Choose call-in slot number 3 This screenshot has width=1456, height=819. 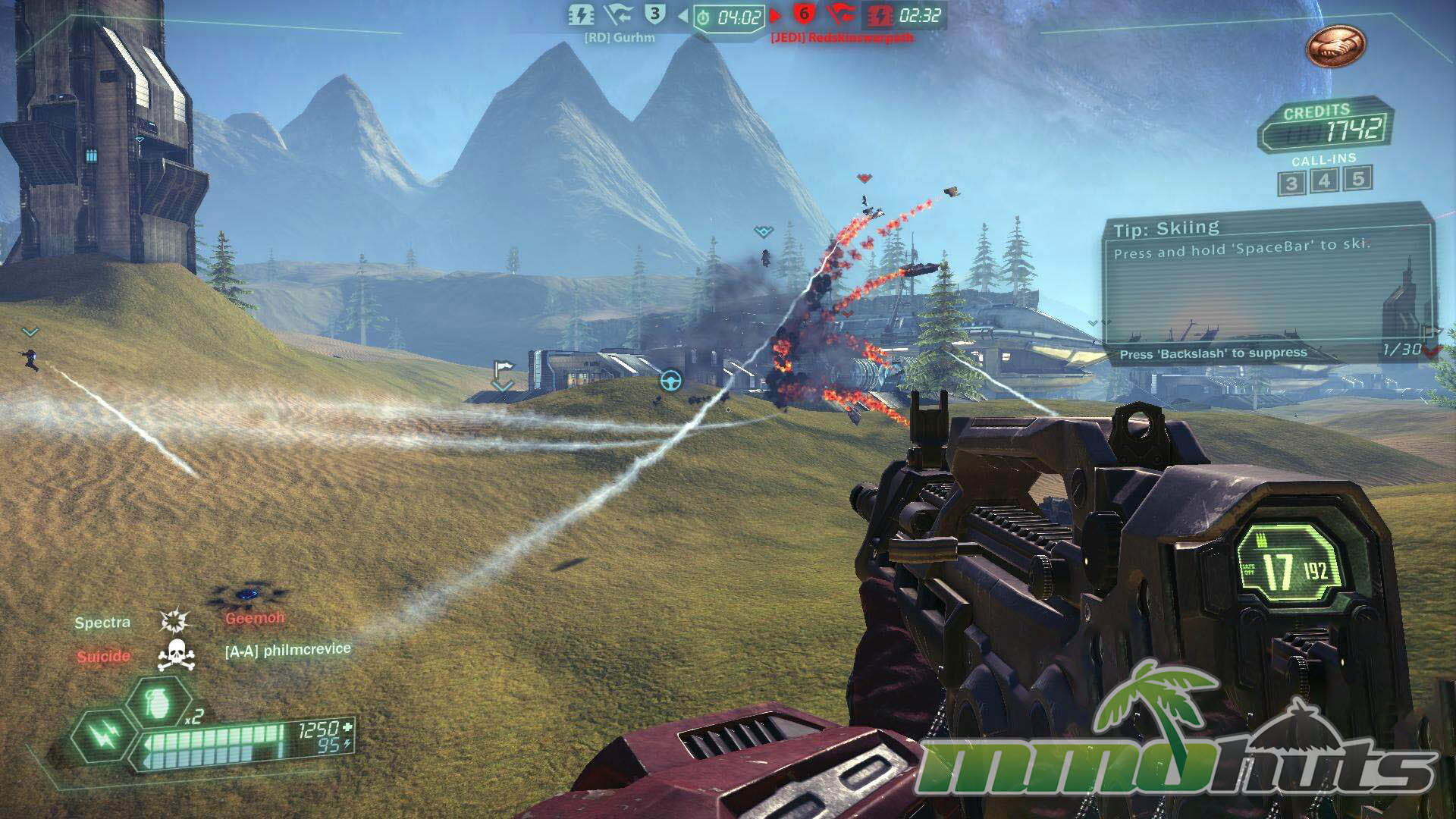[x=1291, y=184]
